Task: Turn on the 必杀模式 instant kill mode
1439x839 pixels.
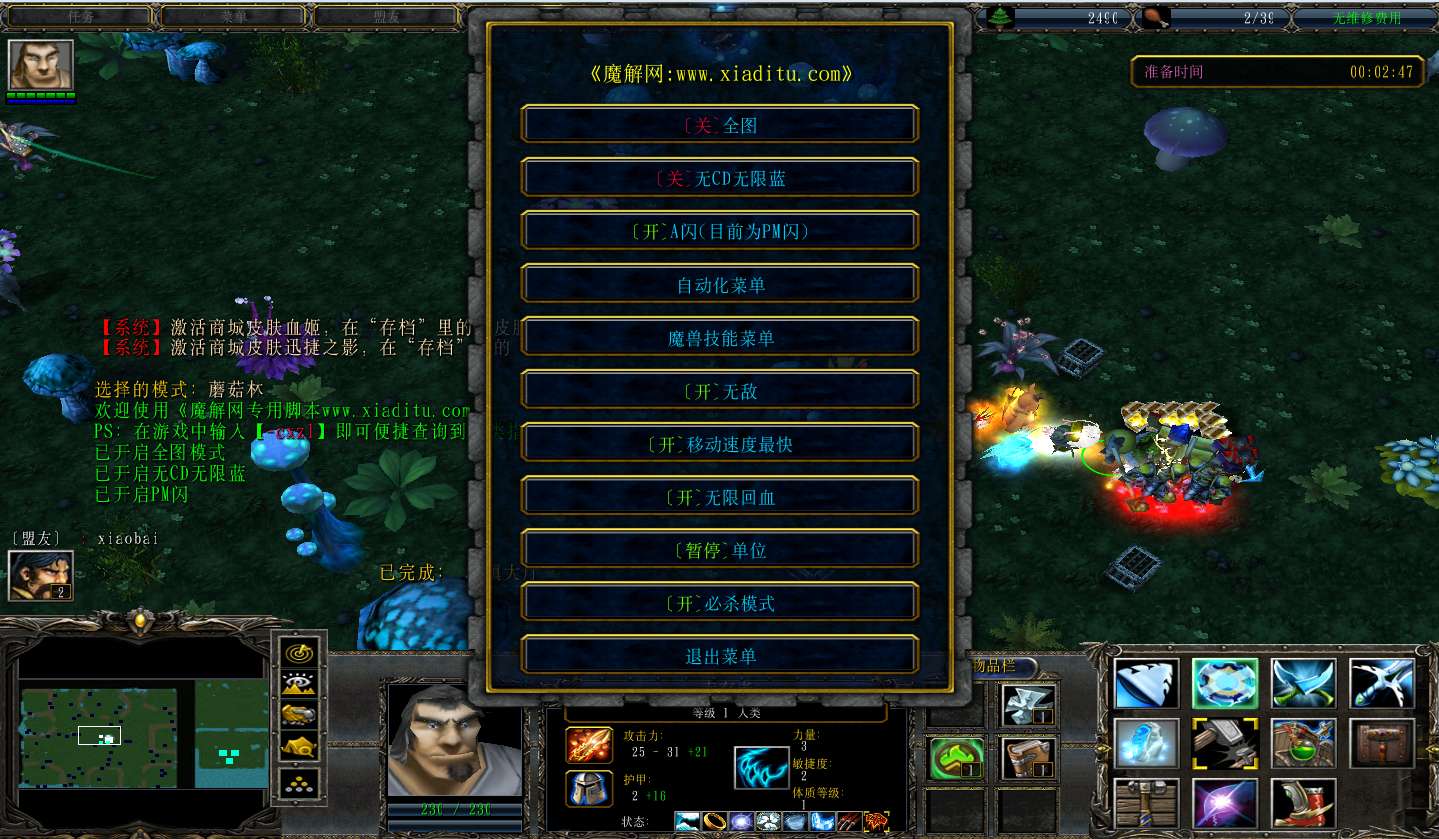Action: pyautogui.click(x=719, y=603)
